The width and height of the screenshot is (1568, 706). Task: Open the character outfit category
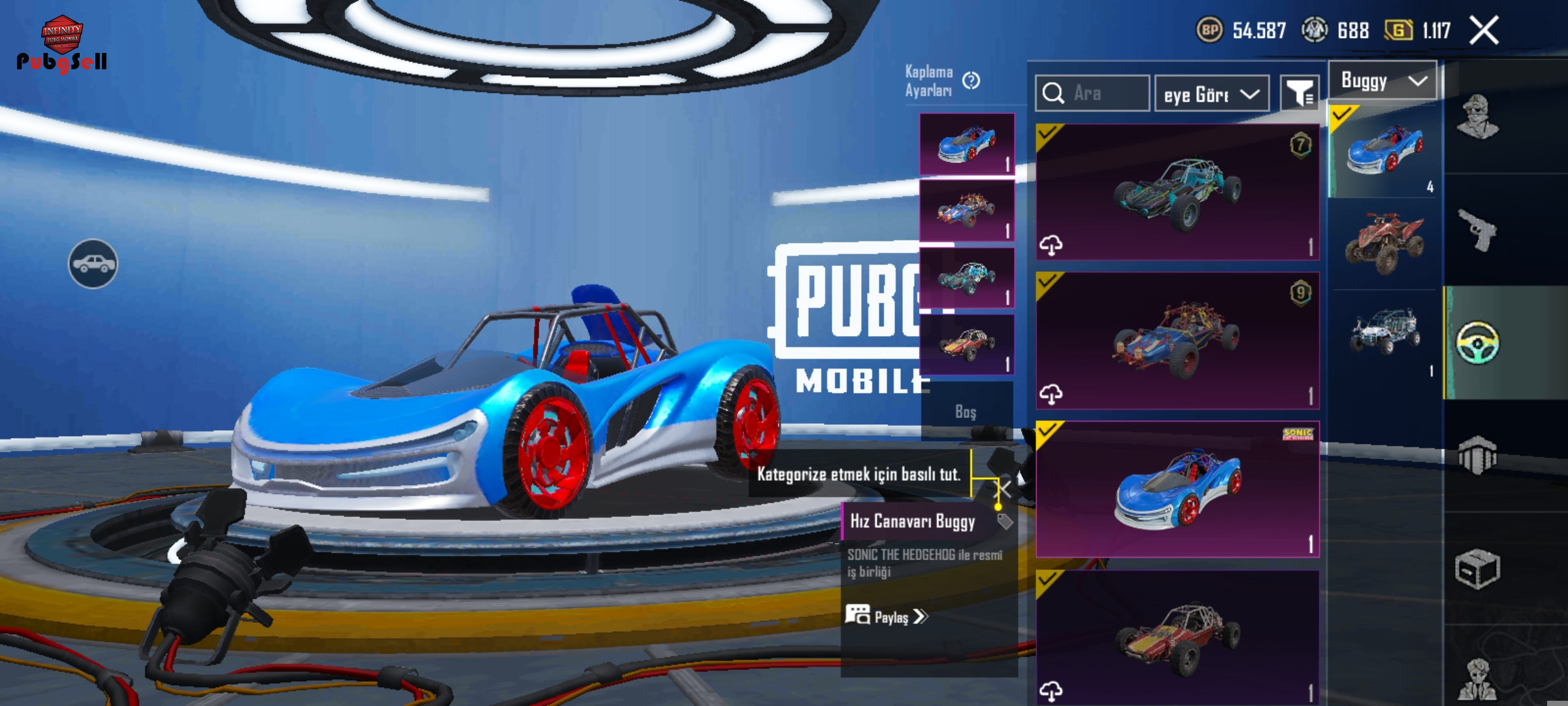pyautogui.click(x=1477, y=118)
